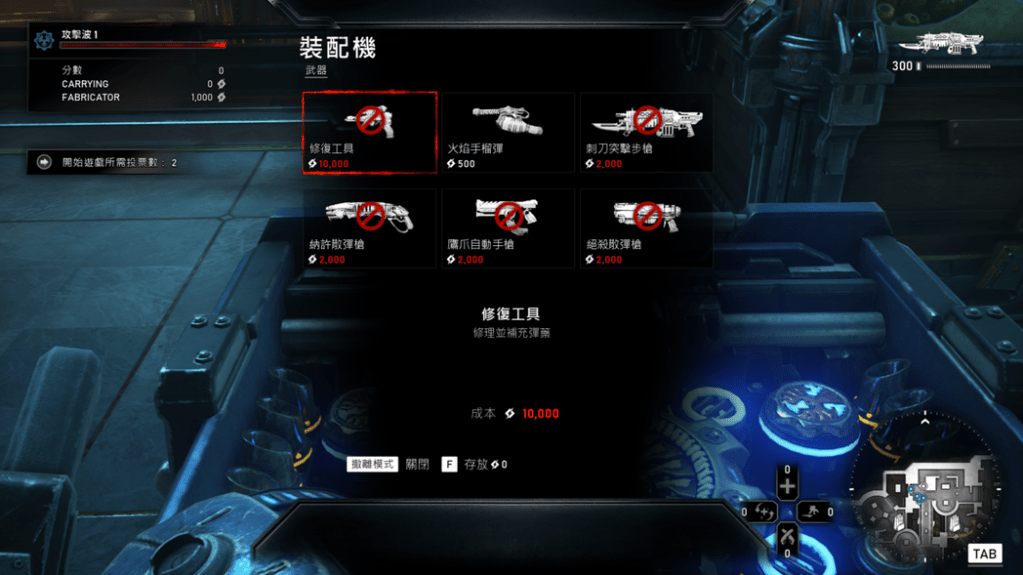Viewport: 1023px width, 575px height.
Task: Select the 修復工具 repair tool item
Action: pos(370,132)
